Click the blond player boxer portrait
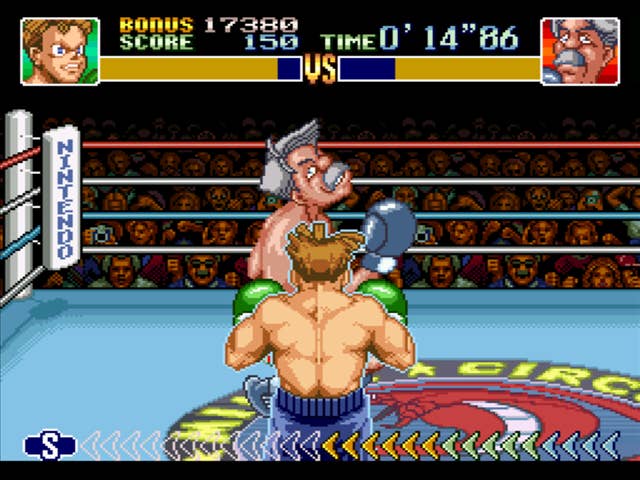The image size is (640, 480). pos(59,51)
